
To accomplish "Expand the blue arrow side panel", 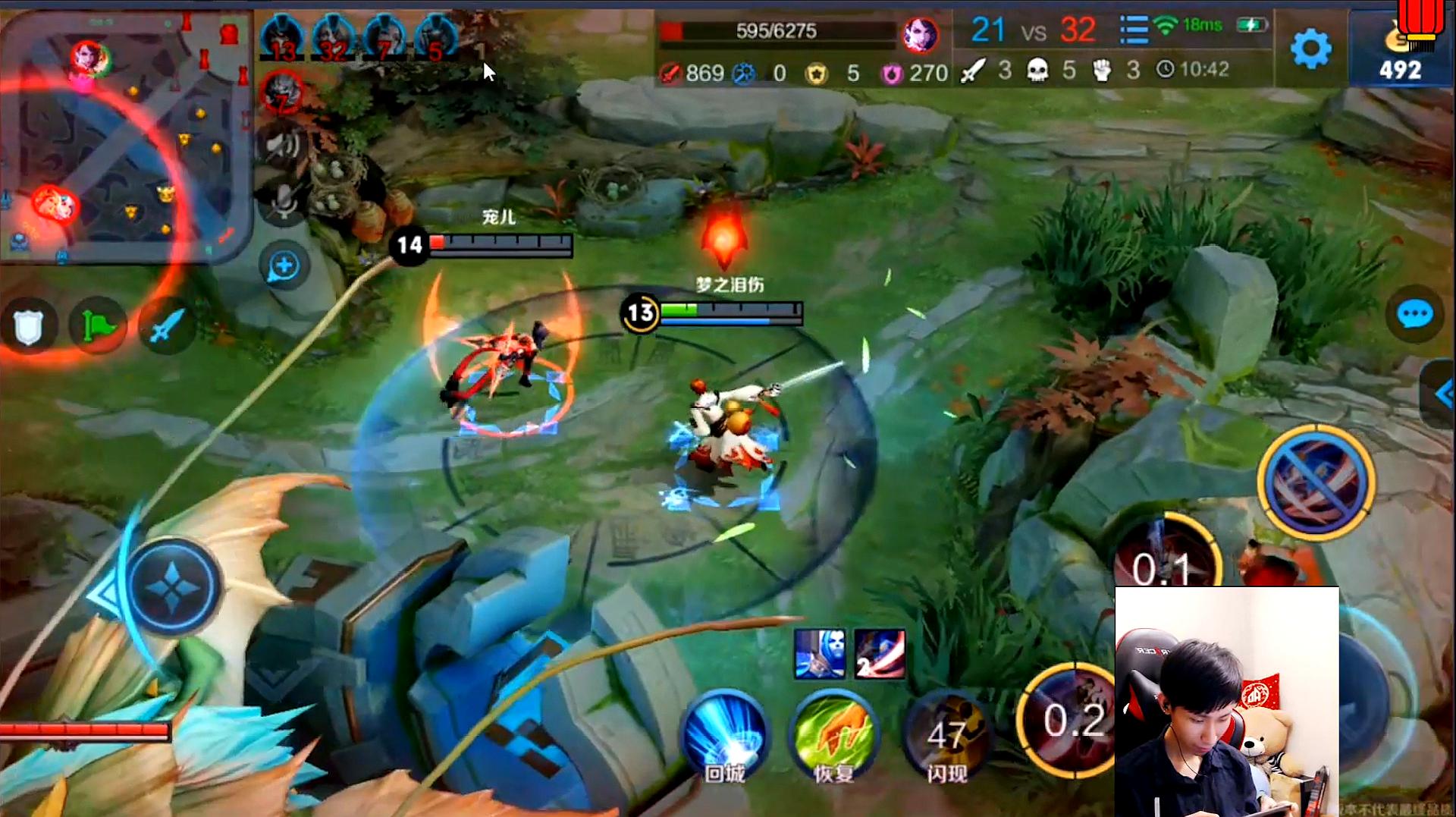I will [x=1441, y=393].
